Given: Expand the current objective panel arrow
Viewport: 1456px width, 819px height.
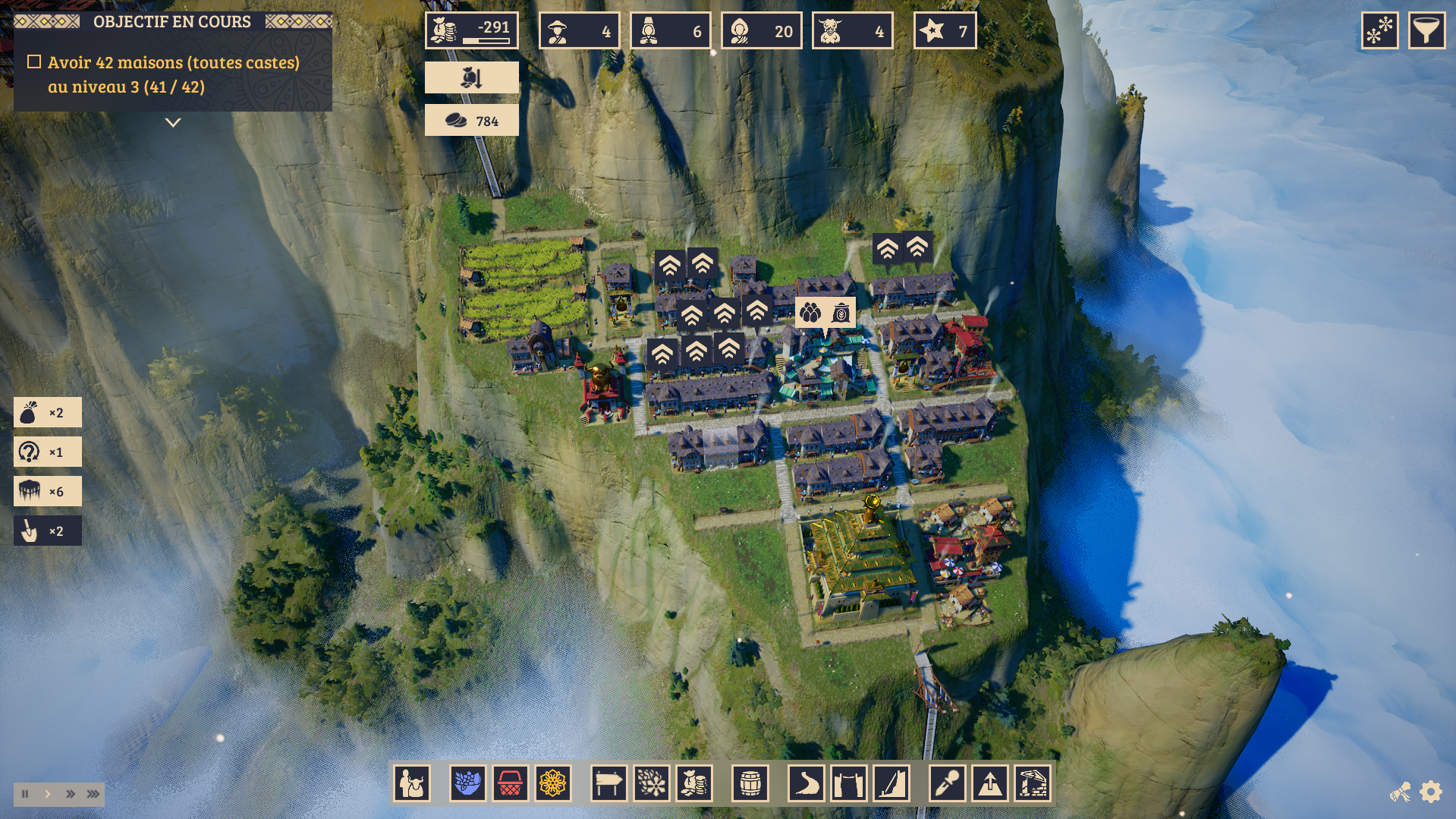Looking at the screenshot, I should [173, 122].
